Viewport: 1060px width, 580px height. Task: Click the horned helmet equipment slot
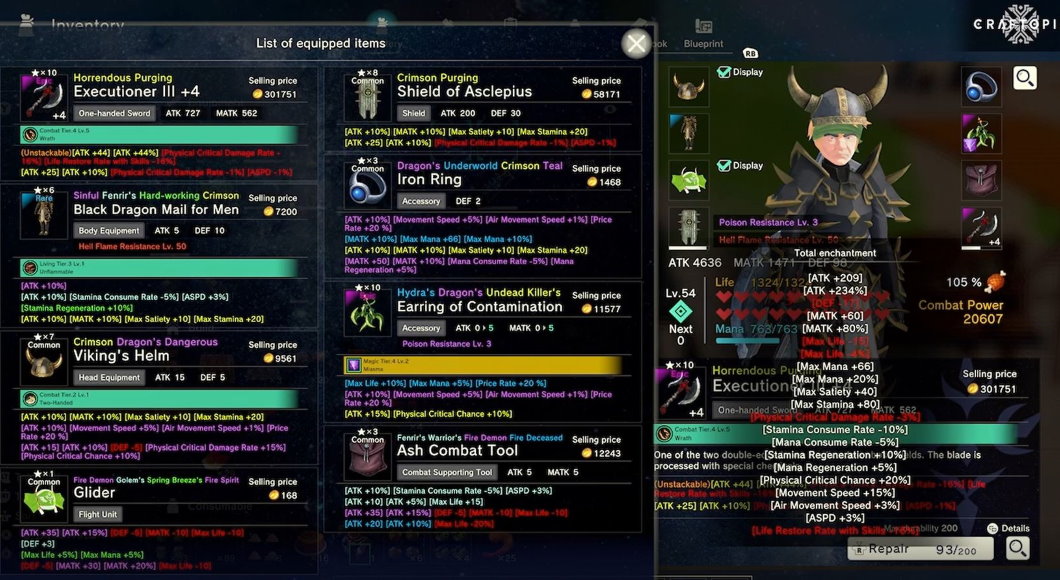[687, 87]
